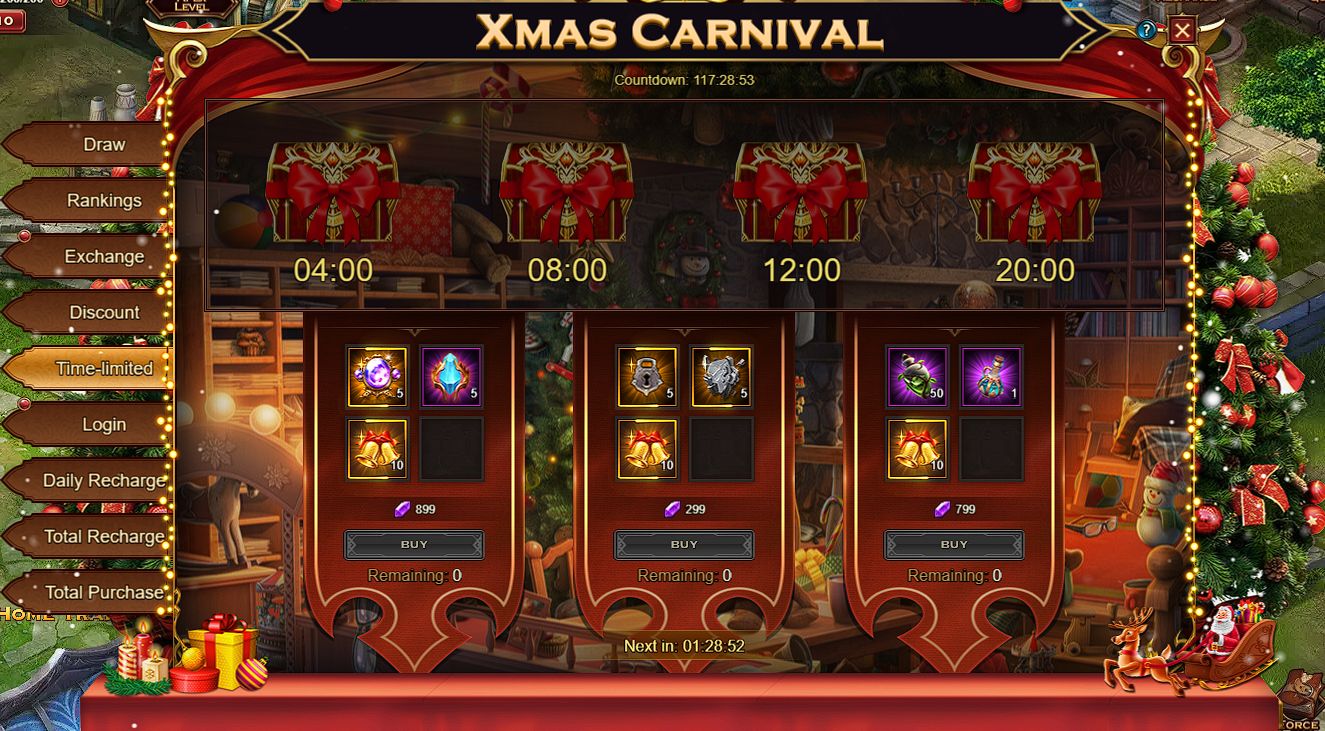Open the Exchange tab
Image resolution: width=1325 pixels, height=731 pixels.
coord(103,257)
